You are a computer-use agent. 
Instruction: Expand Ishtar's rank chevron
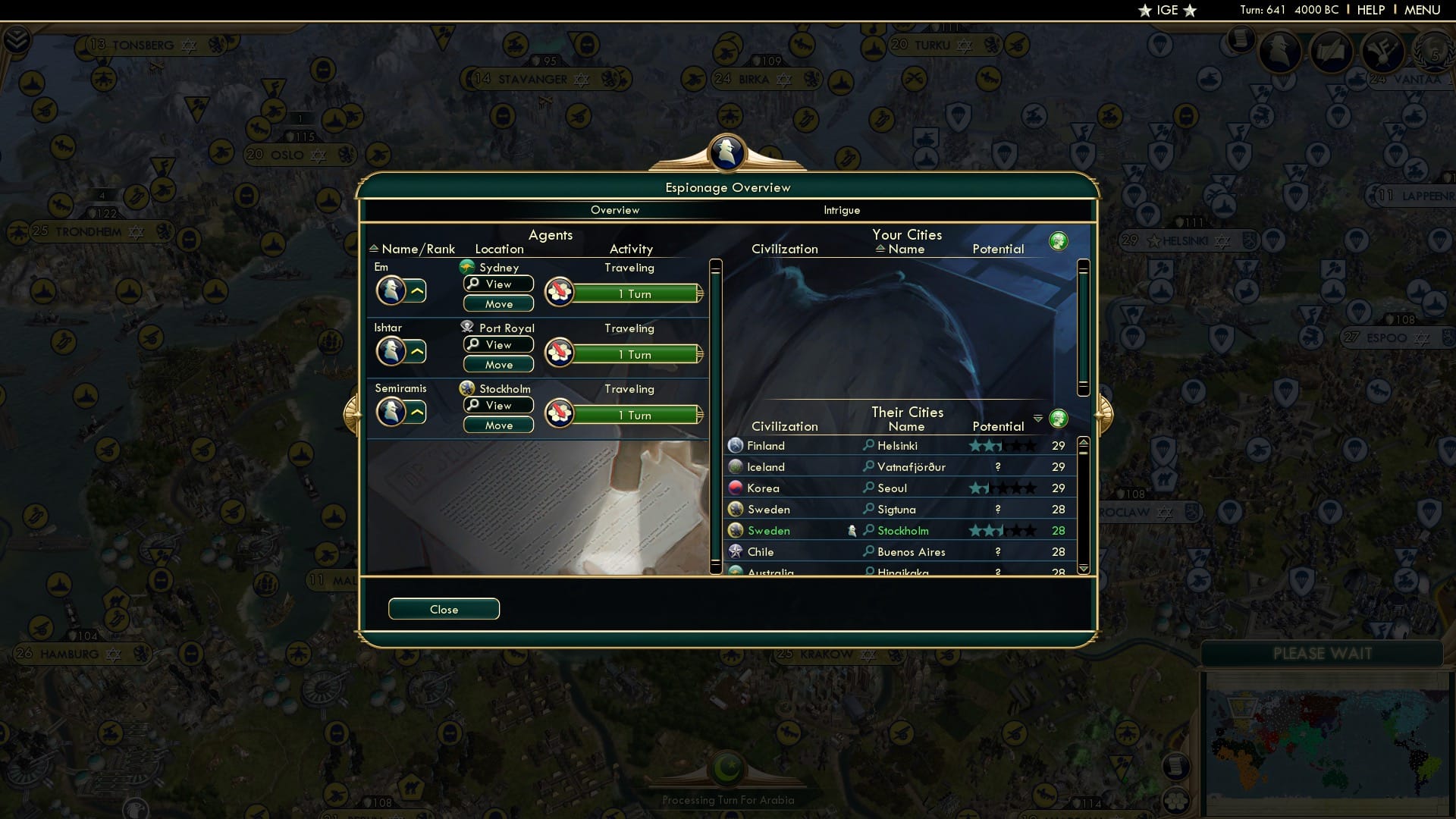pos(418,351)
